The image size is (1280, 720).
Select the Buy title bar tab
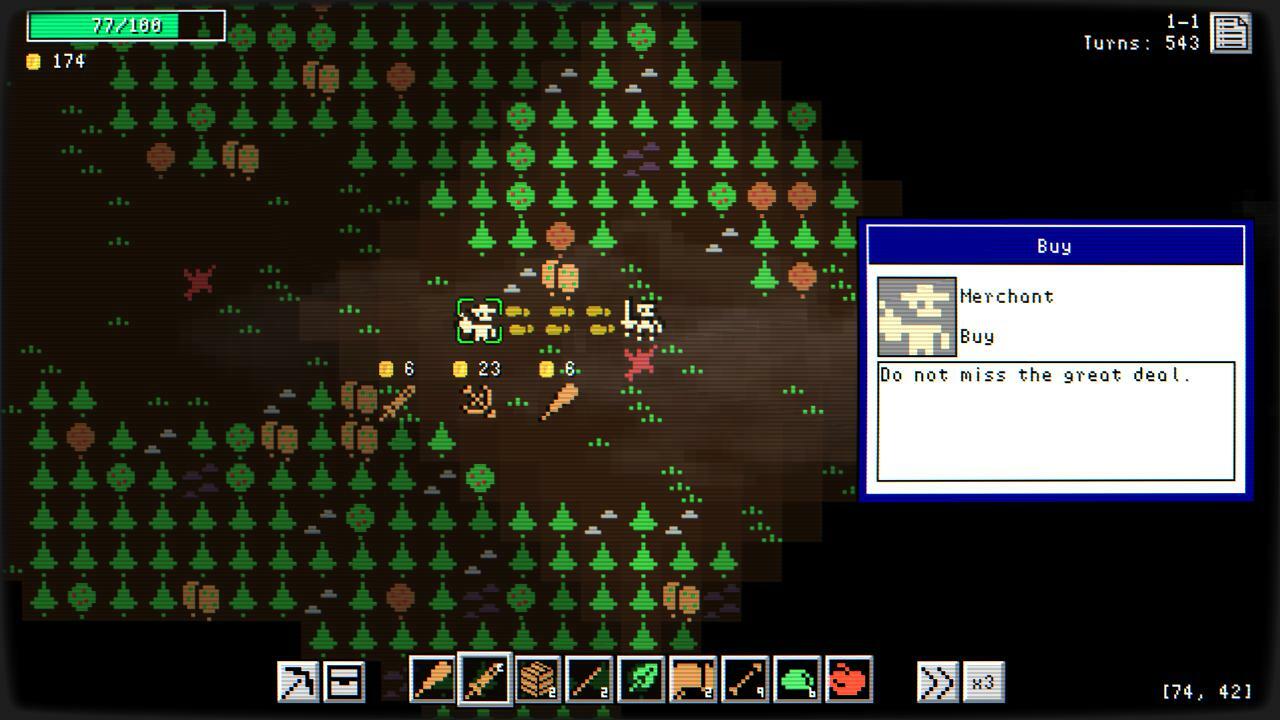(x=1056, y=245)
